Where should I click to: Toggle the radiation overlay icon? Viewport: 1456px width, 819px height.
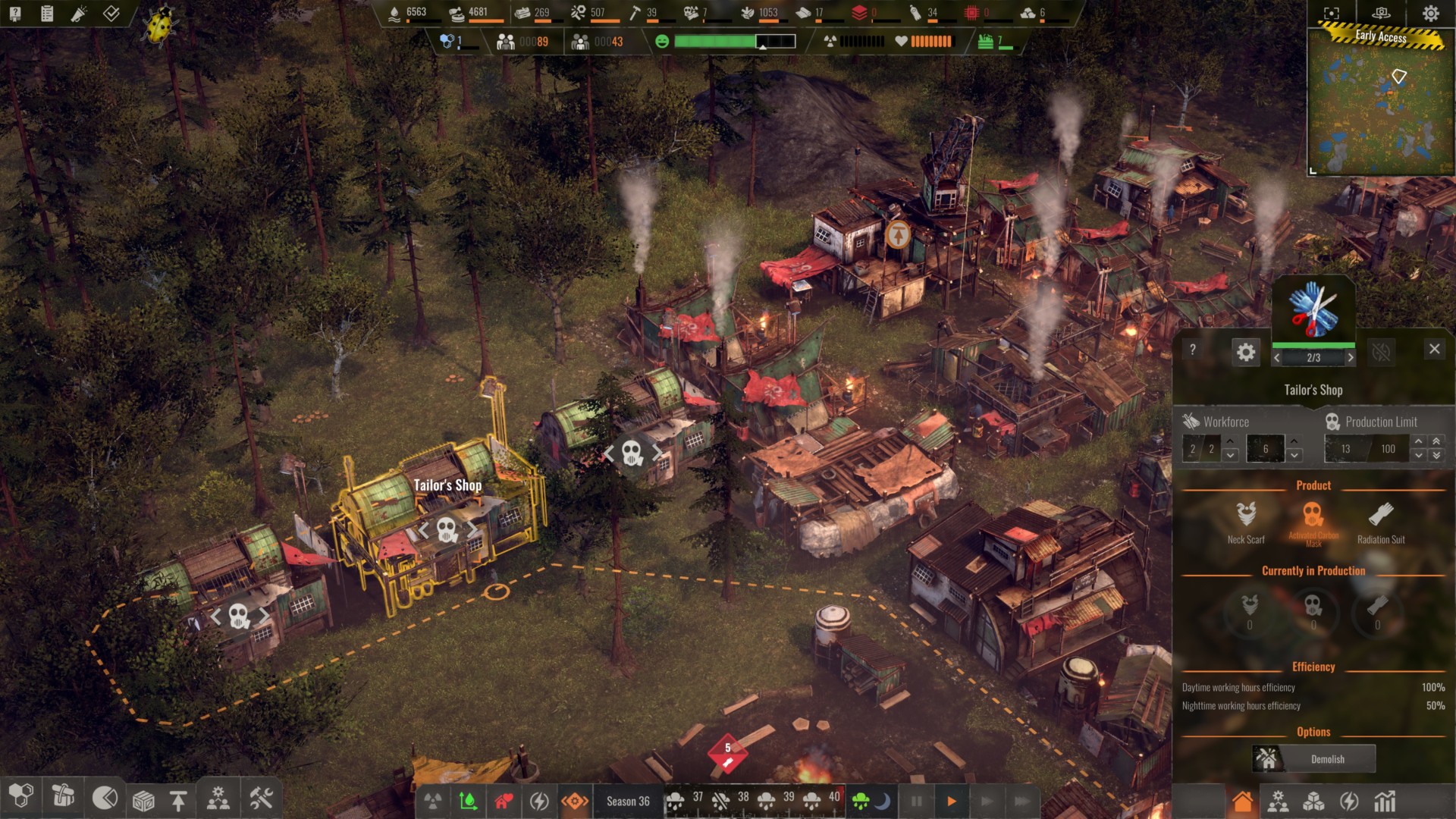[x=433, y=801]
